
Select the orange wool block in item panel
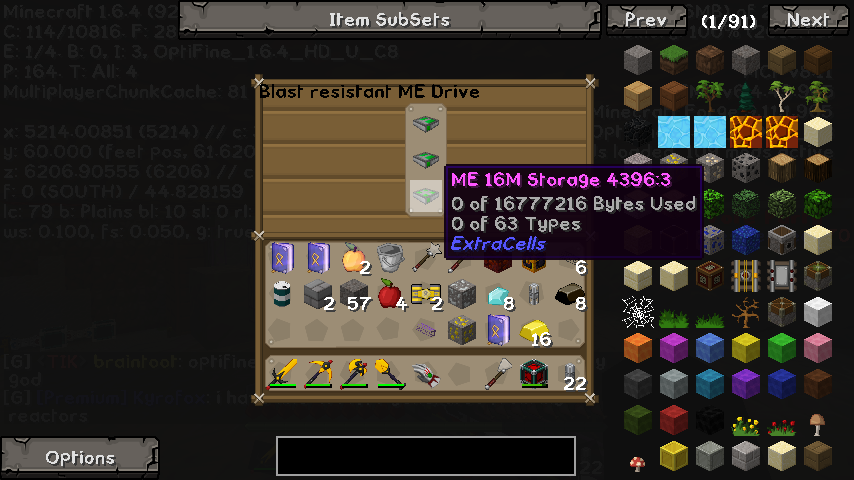pyautogui.click(x=638, y=348)
